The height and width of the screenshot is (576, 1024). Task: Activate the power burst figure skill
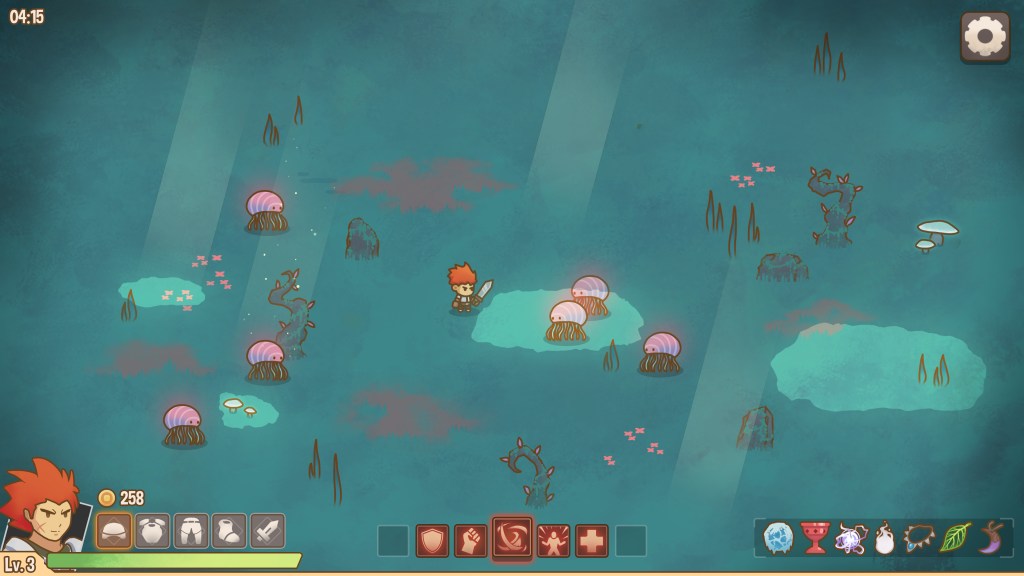[553, 541]
